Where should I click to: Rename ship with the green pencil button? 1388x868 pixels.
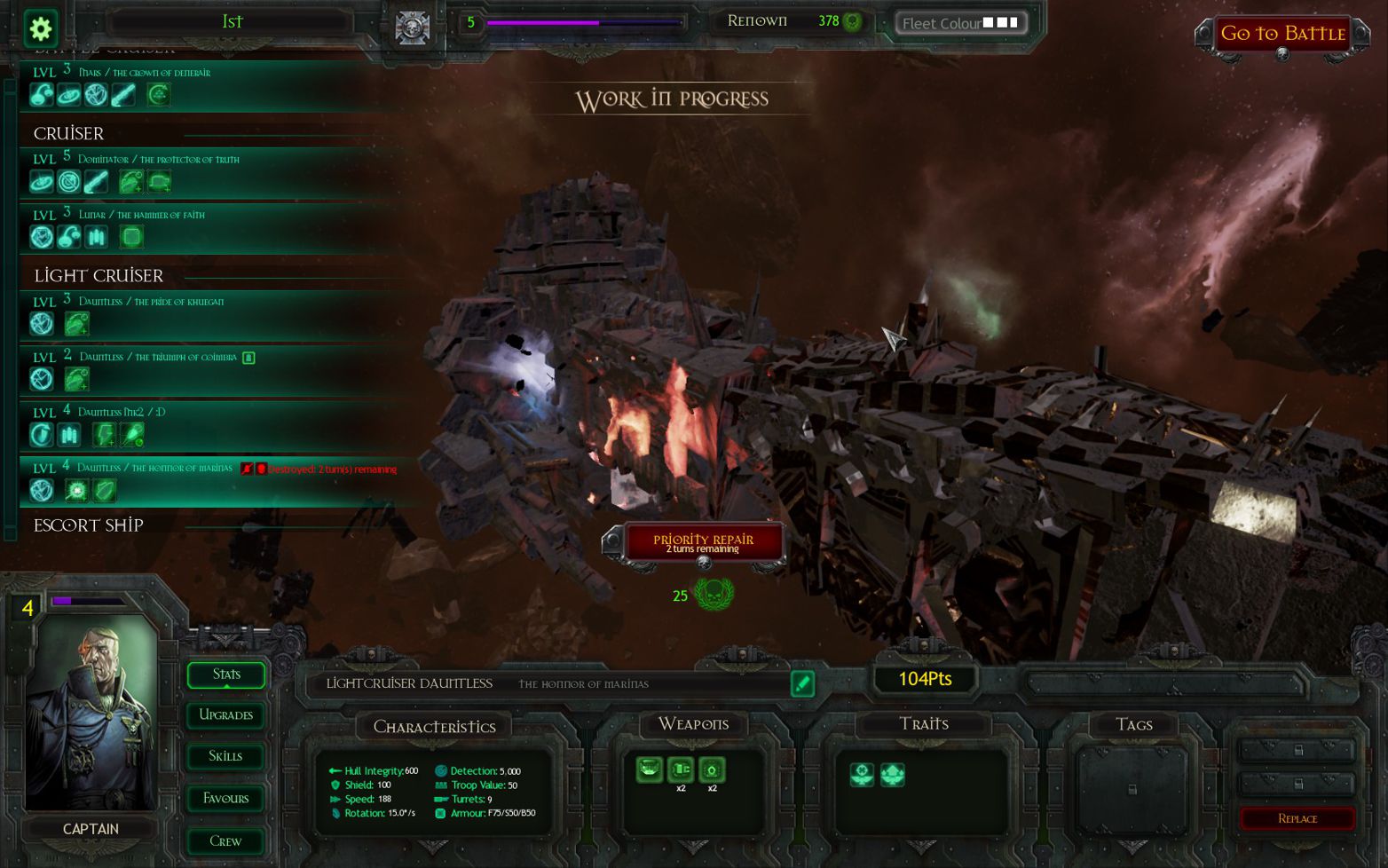coord(802,683)
